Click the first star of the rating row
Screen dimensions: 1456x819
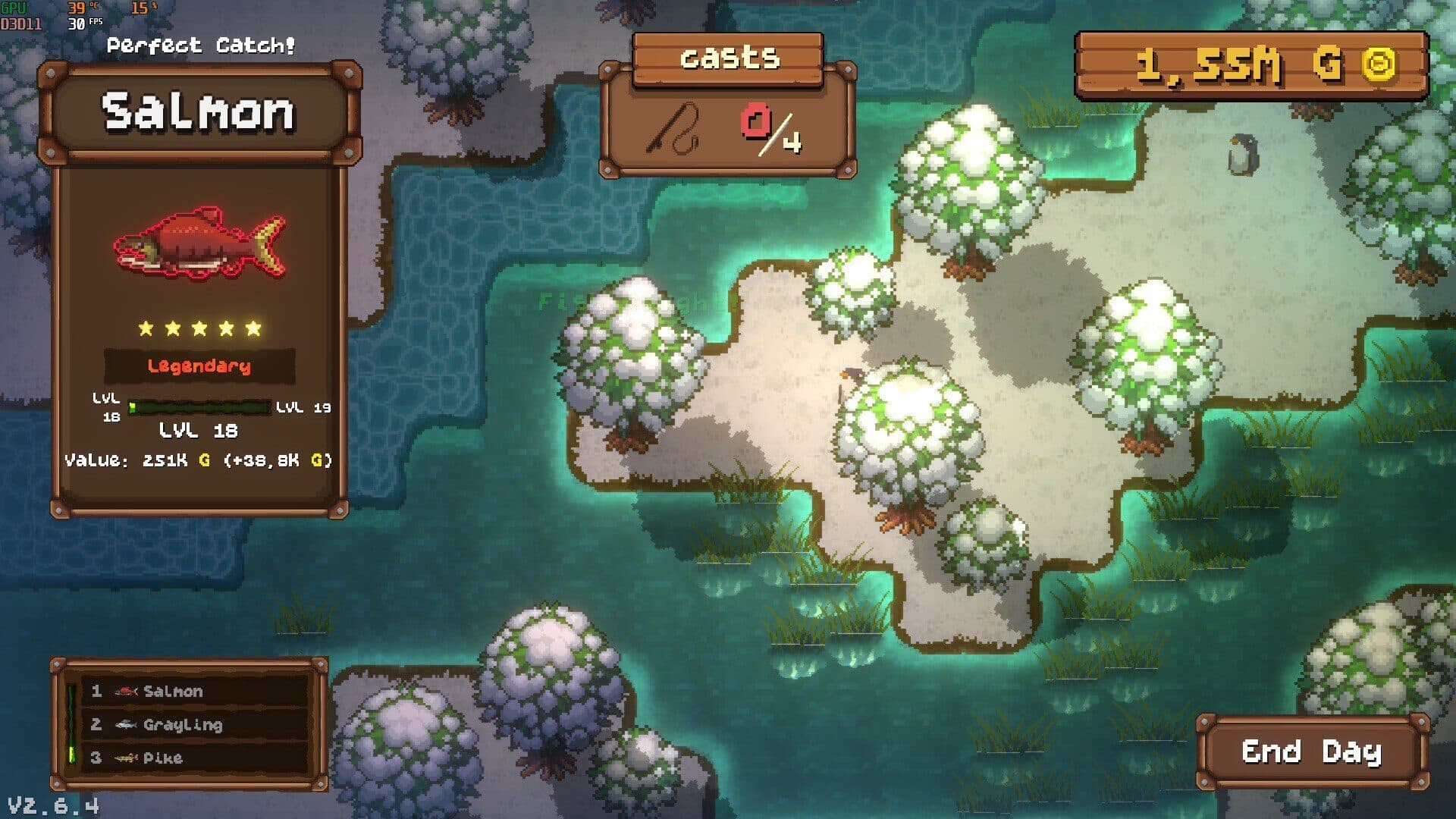(x=147, y=328)
